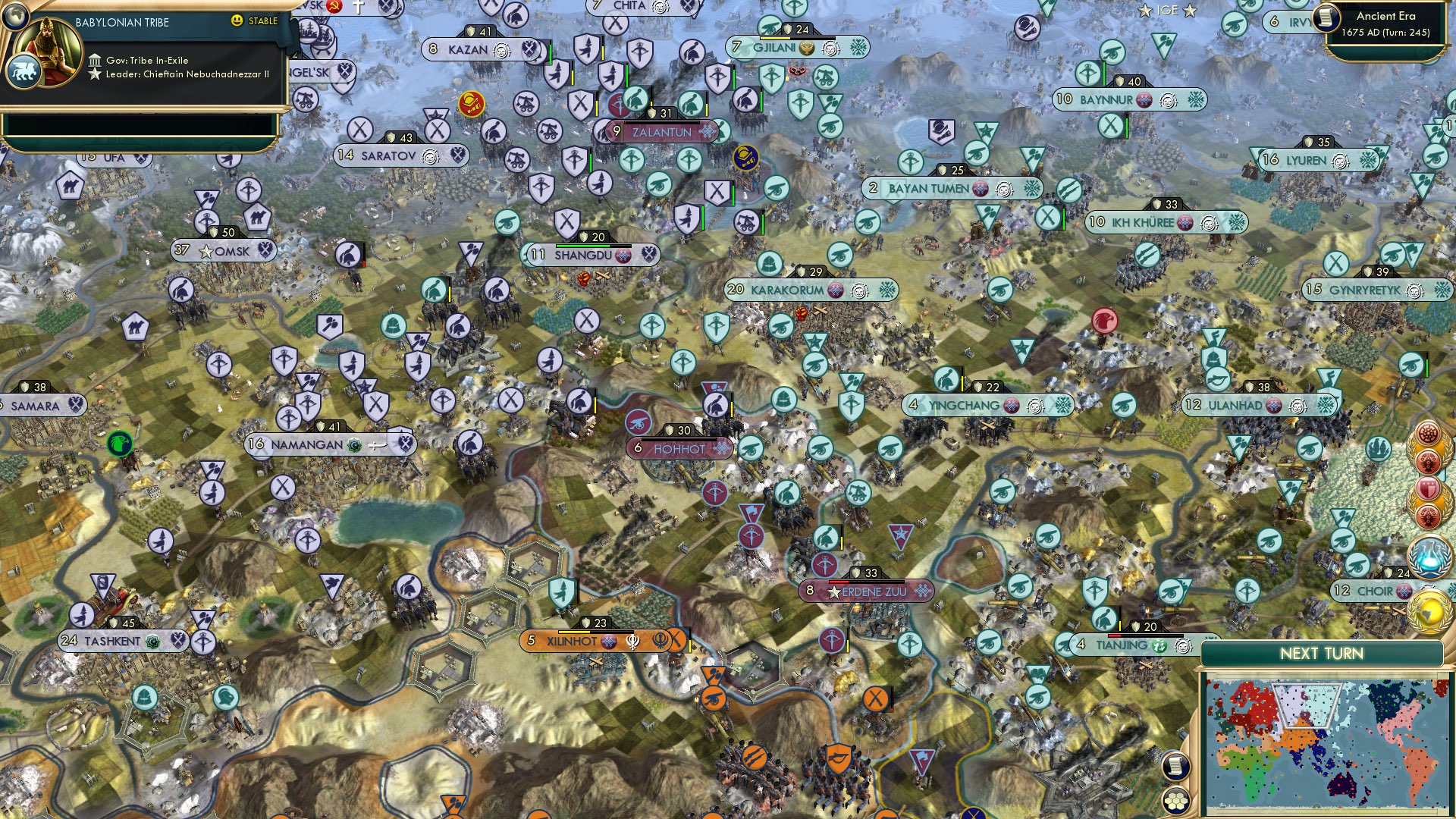
Task: Click the Xilinhot city banner
Action: pos(573,641)
